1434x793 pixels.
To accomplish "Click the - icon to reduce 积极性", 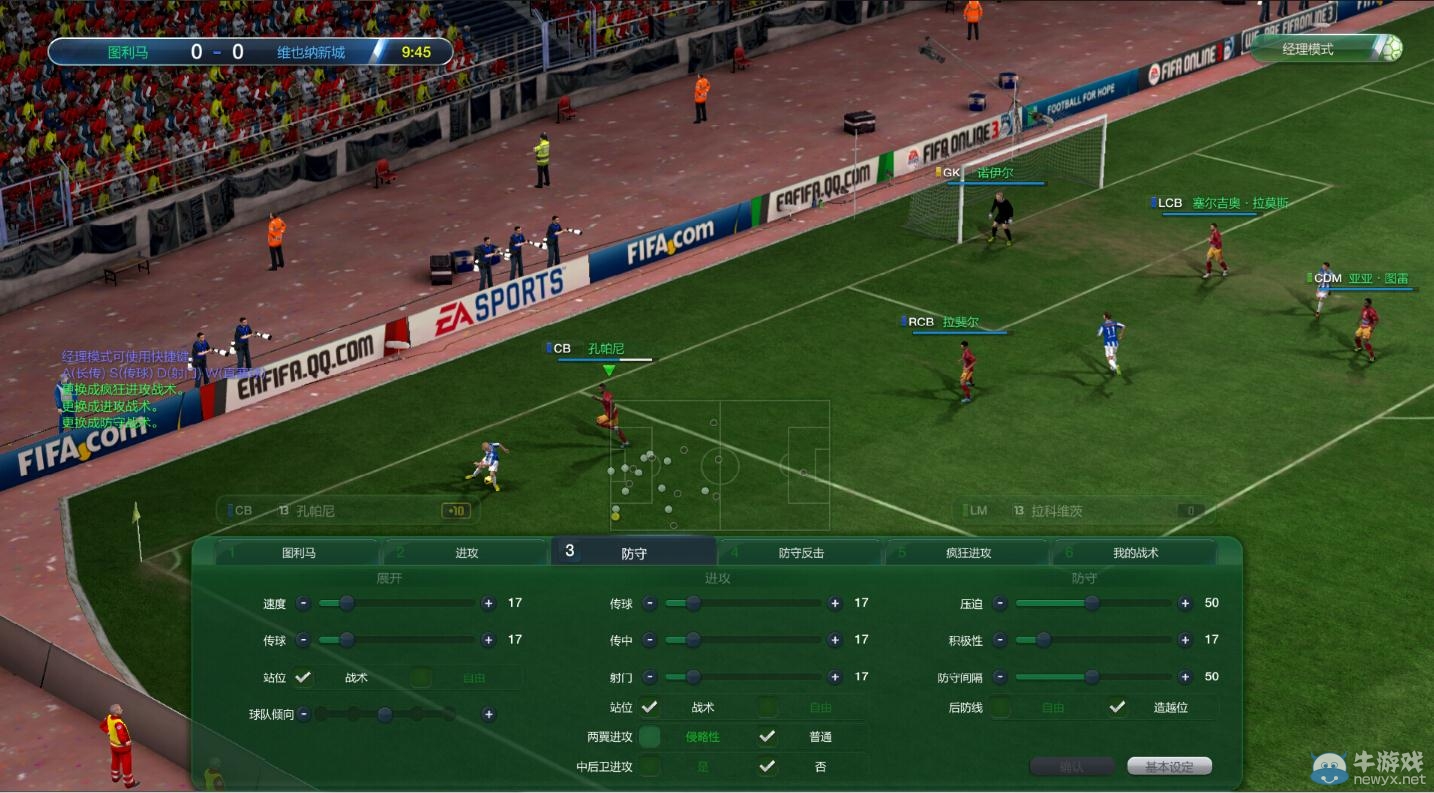I will (999, 639).
